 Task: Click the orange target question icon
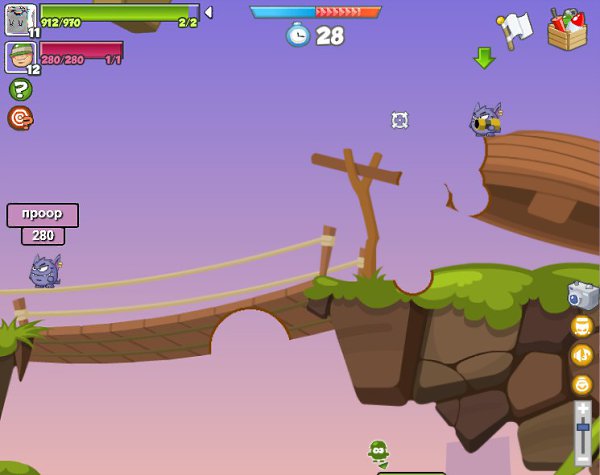tap(20, 118)
